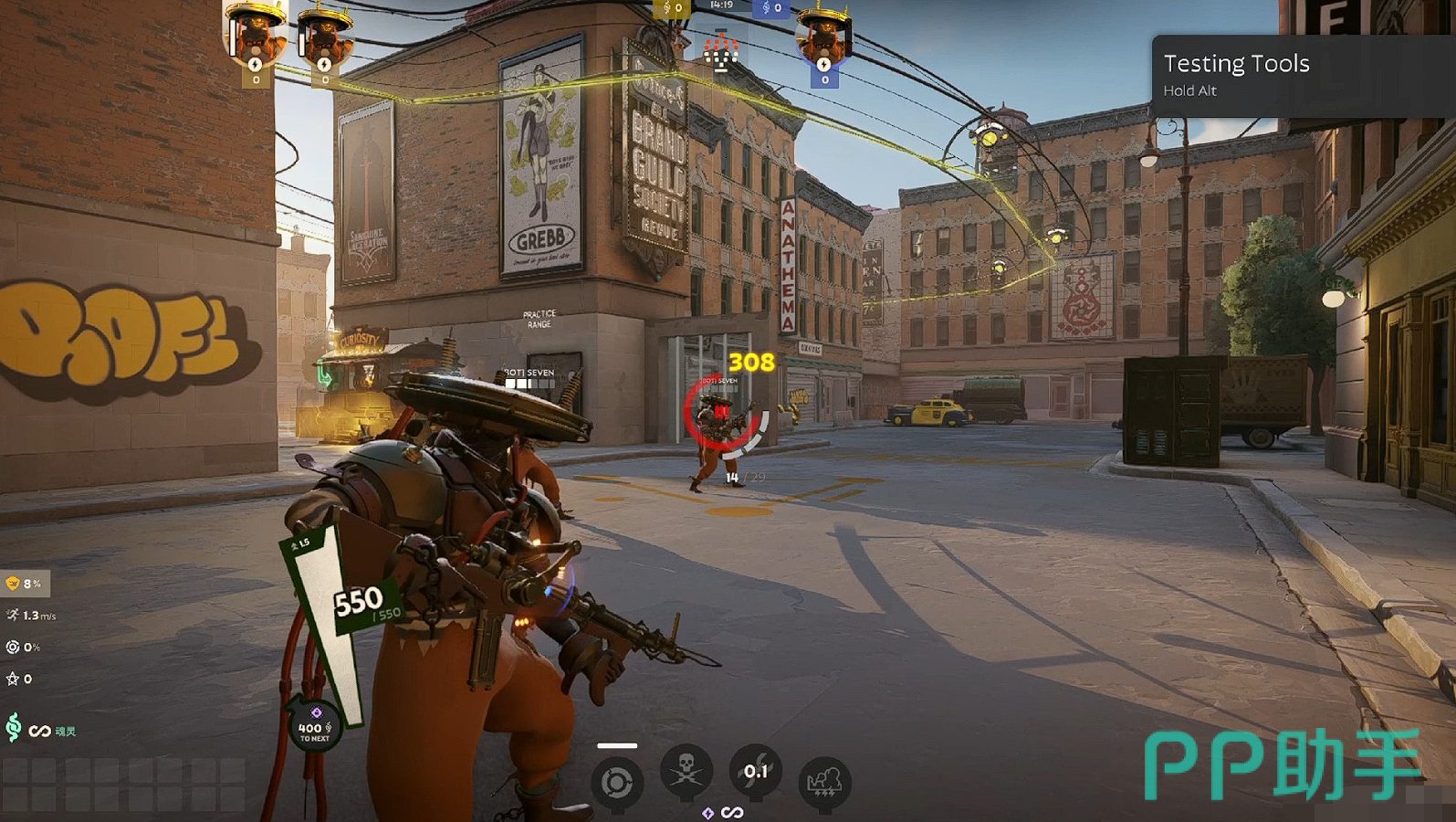Click the 400 to next ability point badge
This screenshot has height=822, width=1456.
pyautogui.click(x=314, y=727)
